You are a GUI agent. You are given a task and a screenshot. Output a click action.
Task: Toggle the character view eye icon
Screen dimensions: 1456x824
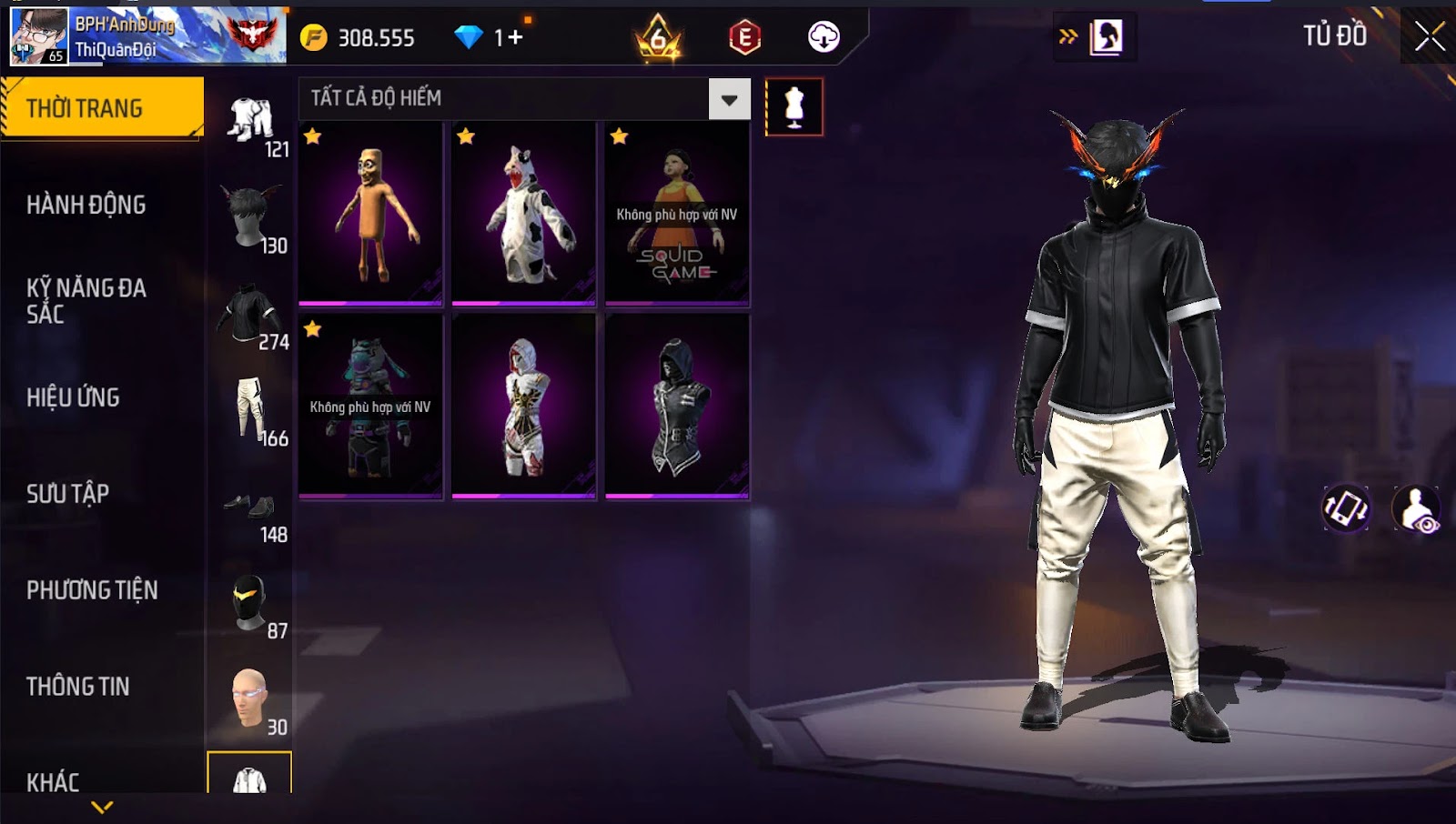point(1417,508)
